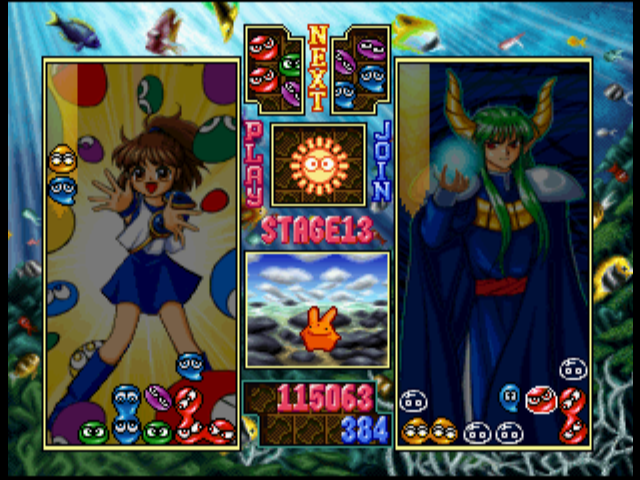Click the vertical PLAY label
This screenshot has width=640, height=480.
(254, 163)
